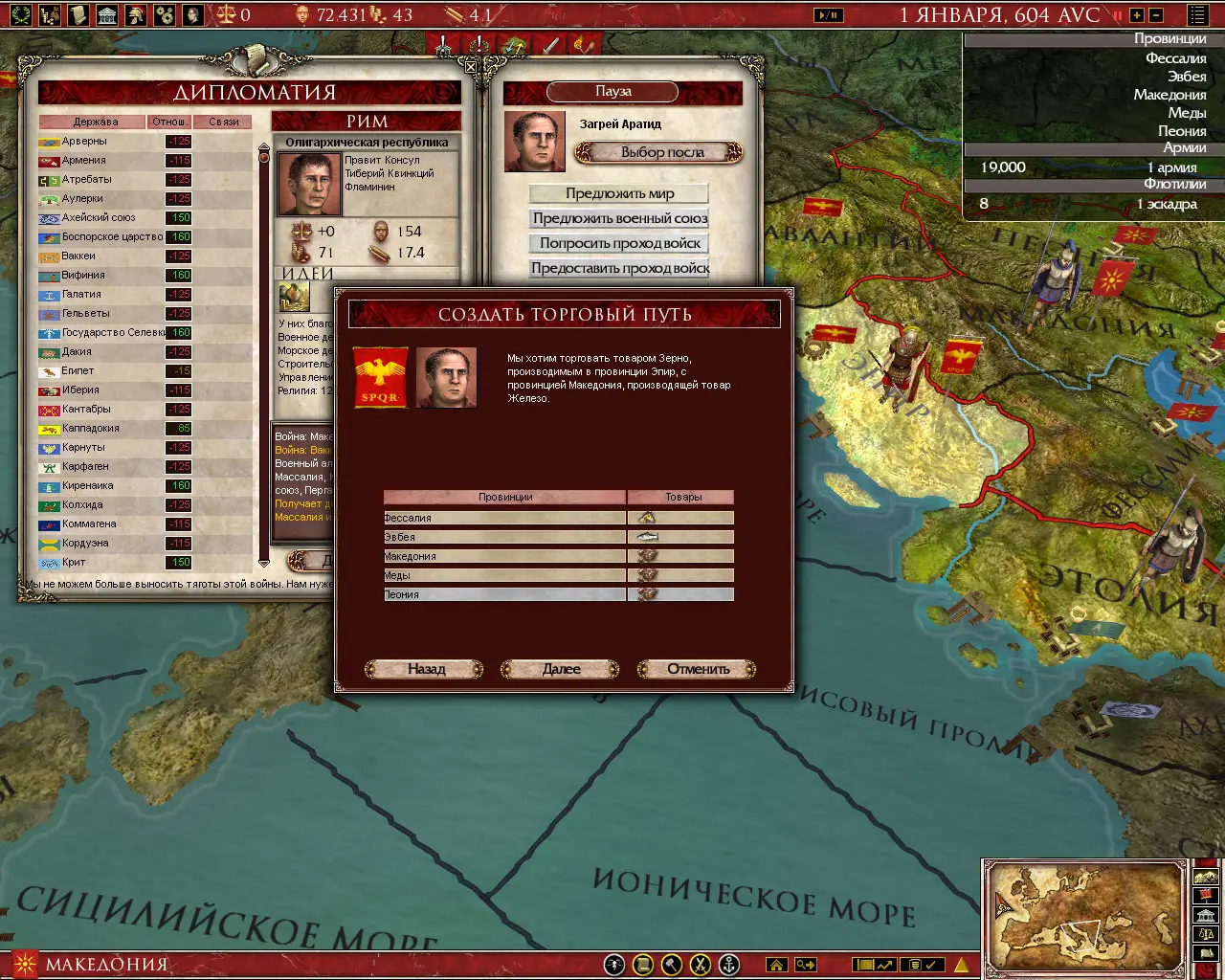Pick the Македония trade province row

tap(504, 556)
